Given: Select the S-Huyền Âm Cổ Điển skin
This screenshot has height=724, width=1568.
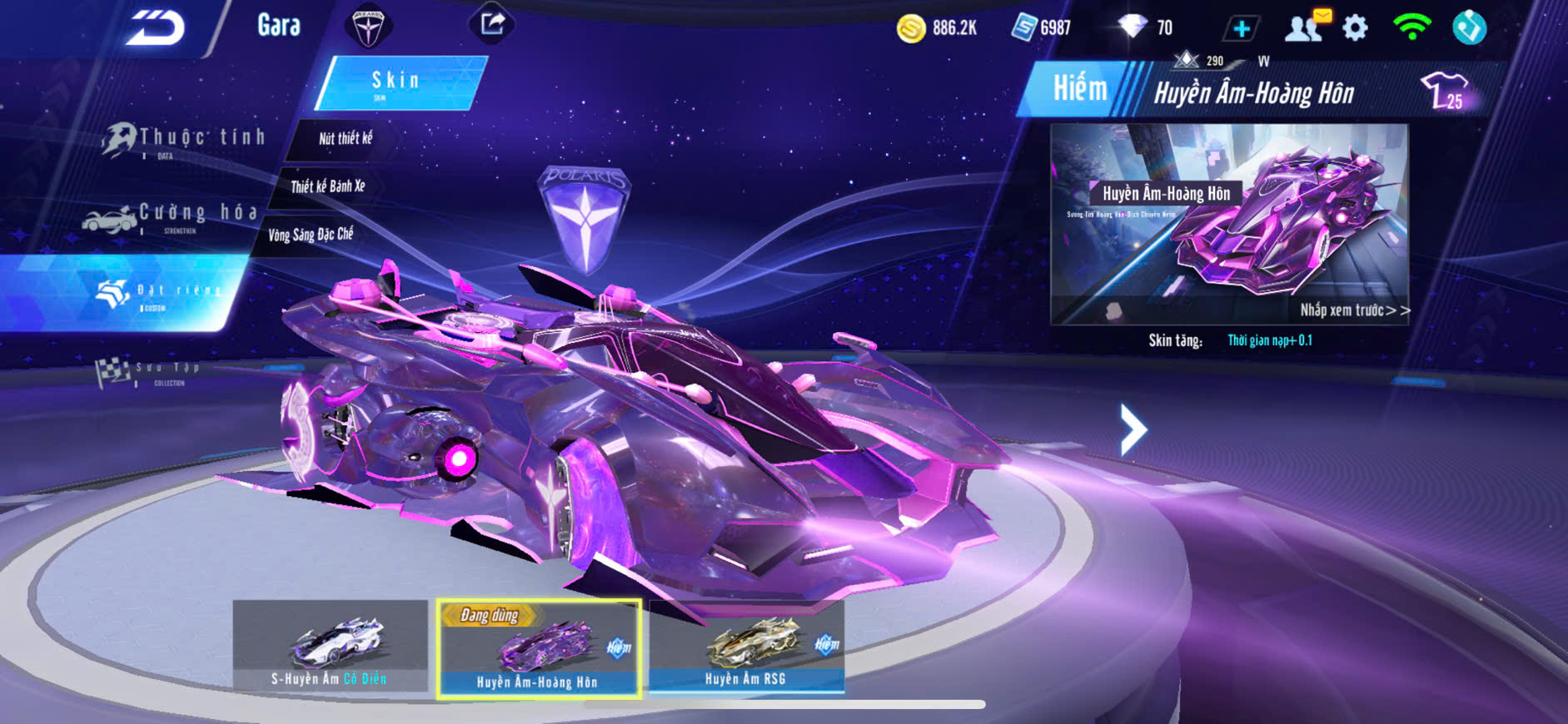Looking at the screenshot, I should [x=330, y=646].
